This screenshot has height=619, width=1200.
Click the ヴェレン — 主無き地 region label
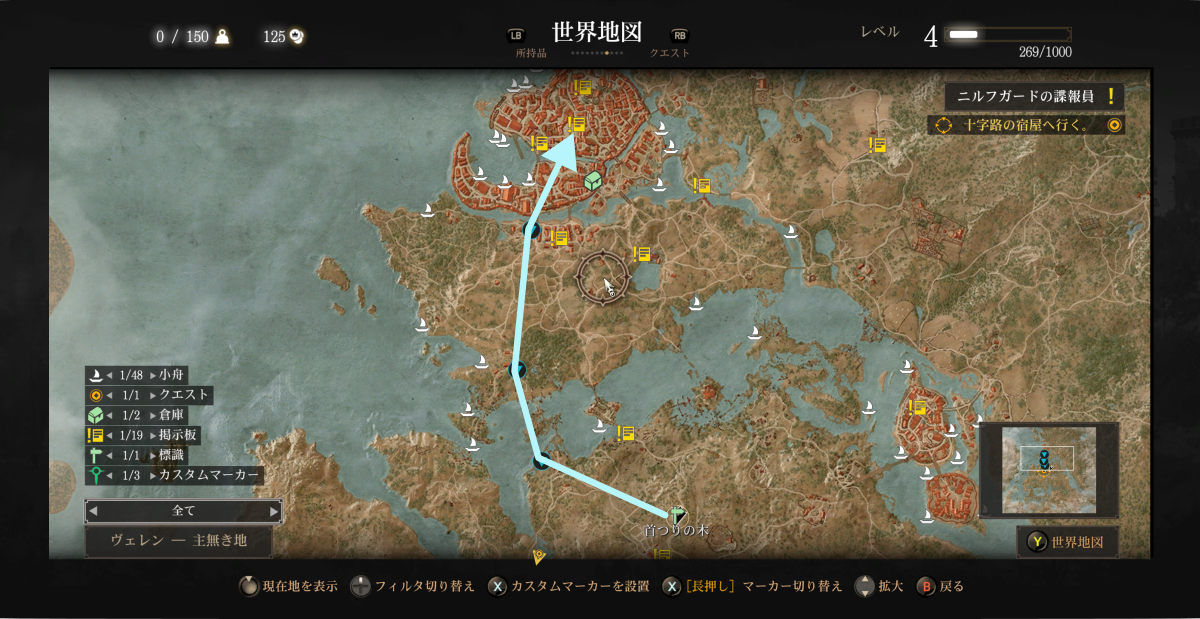point(178,541)
